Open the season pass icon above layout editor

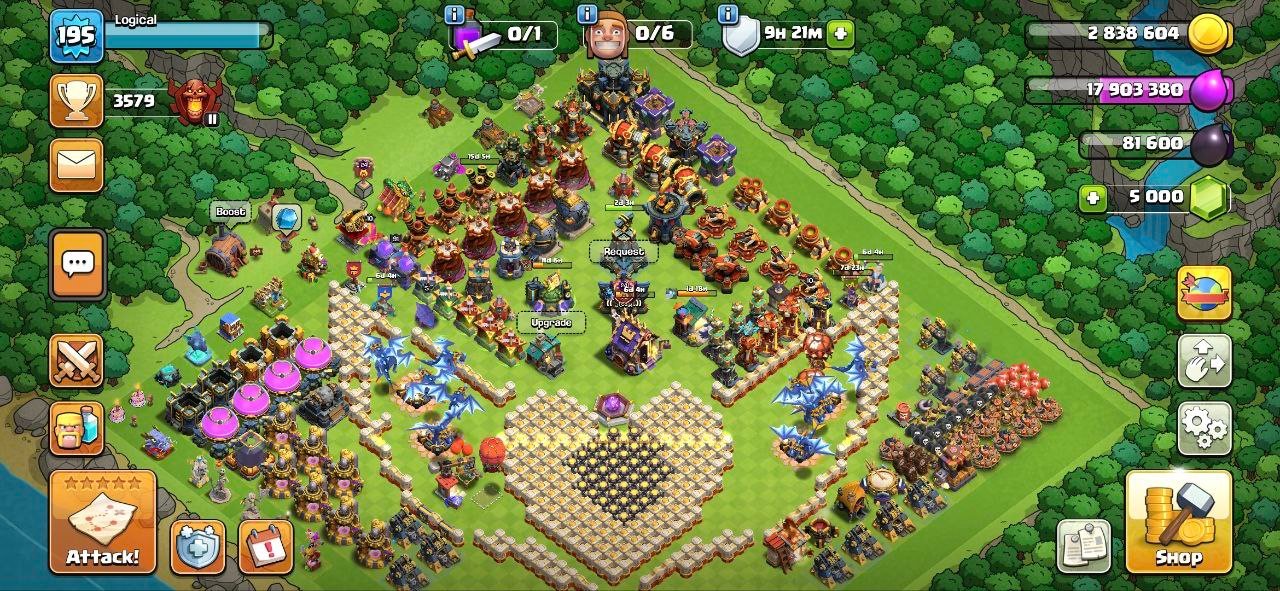[x=1203, y=293]
